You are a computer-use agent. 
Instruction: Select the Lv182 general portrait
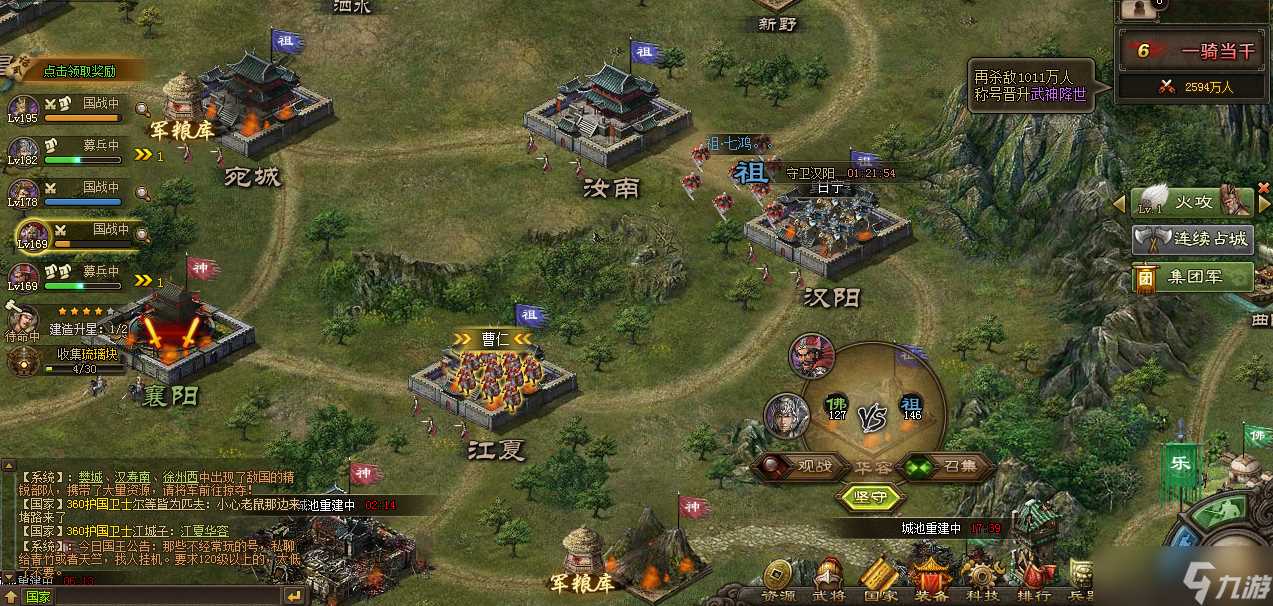point(22,149)
